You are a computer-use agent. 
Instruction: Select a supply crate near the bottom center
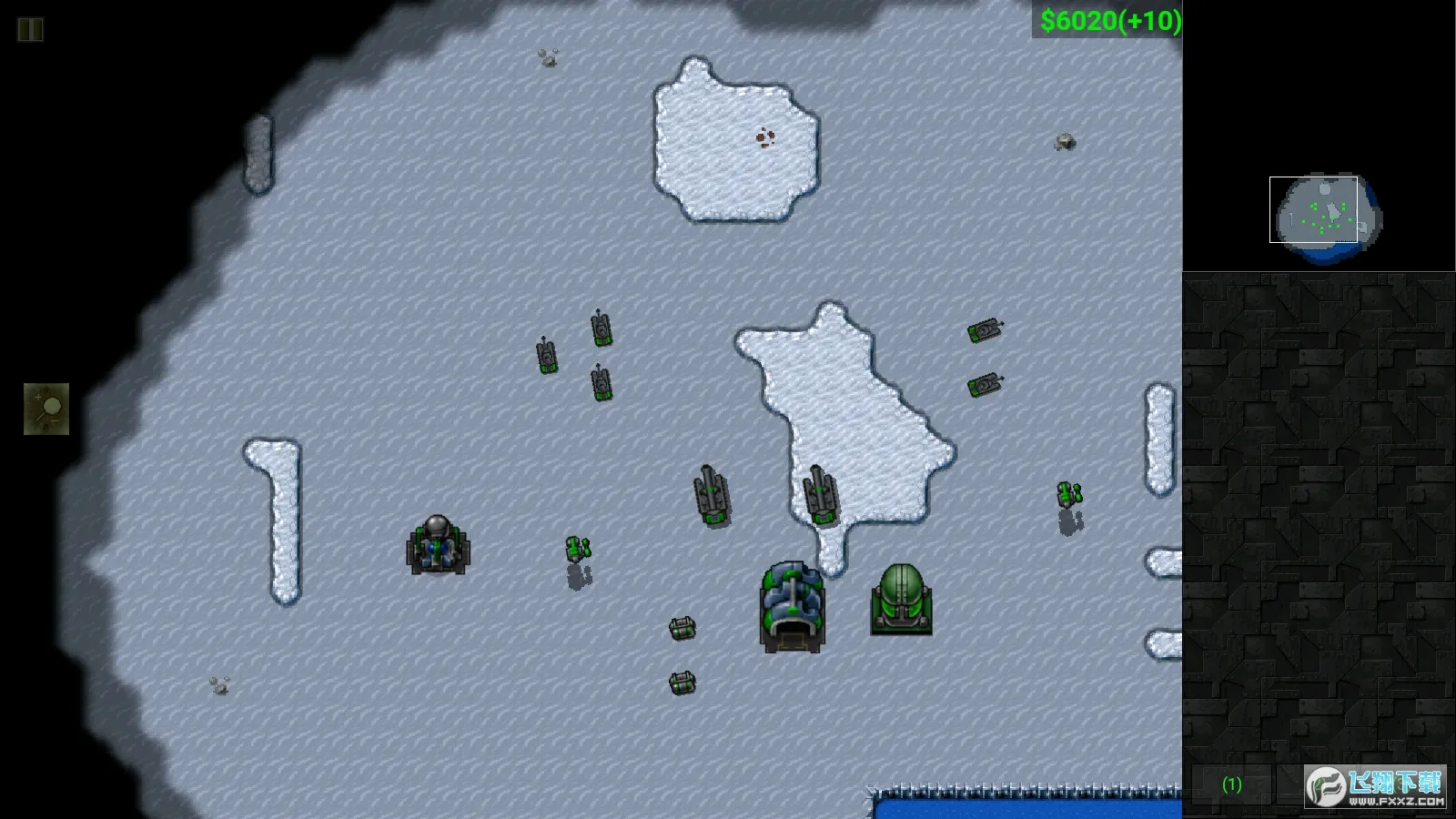(x=682, y=628)
